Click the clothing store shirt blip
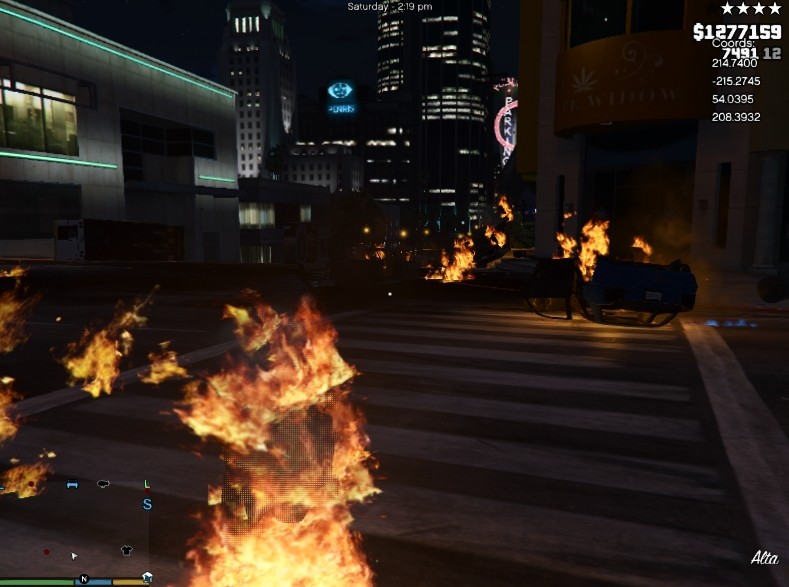The width and height of the screenshot is (789, 587). pos(126,550)
